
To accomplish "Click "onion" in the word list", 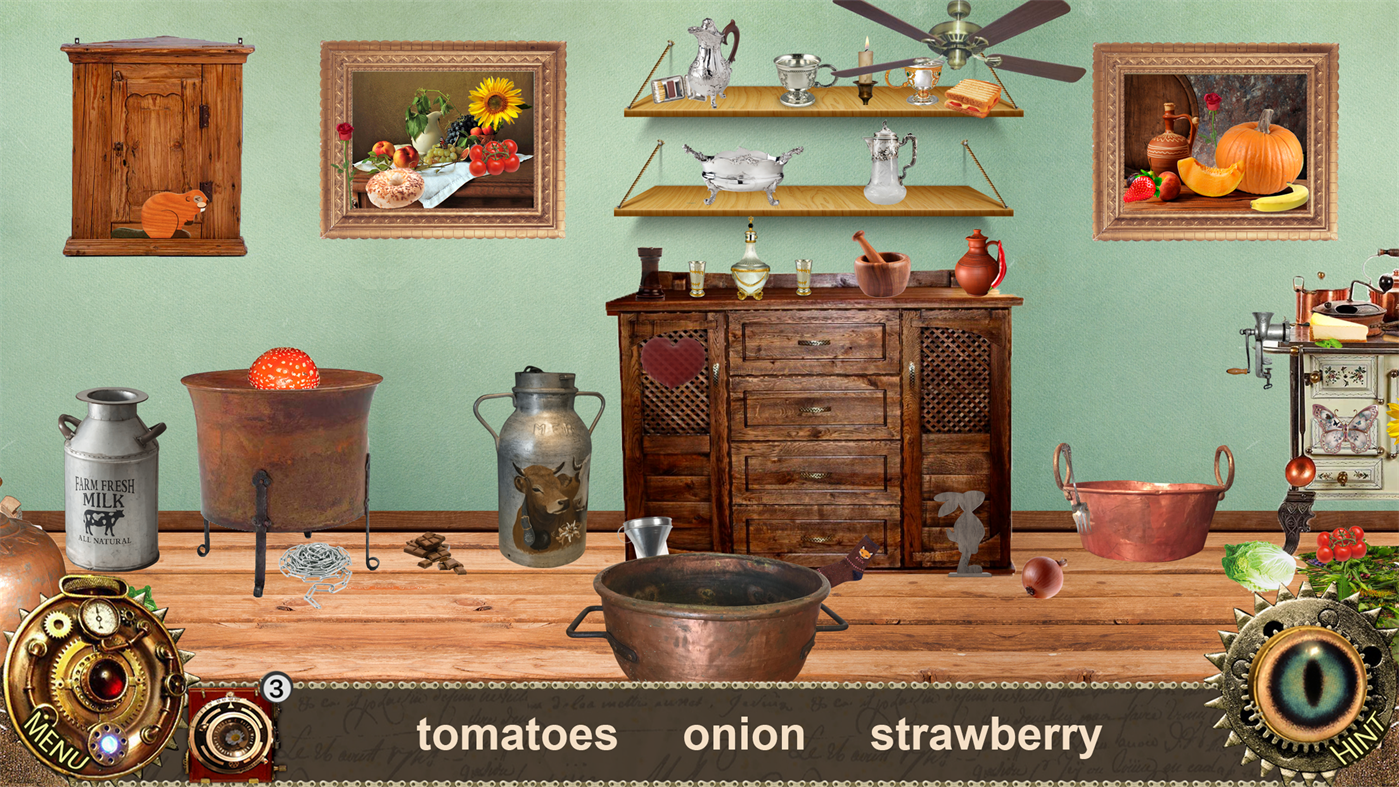I will pos(744,734).
